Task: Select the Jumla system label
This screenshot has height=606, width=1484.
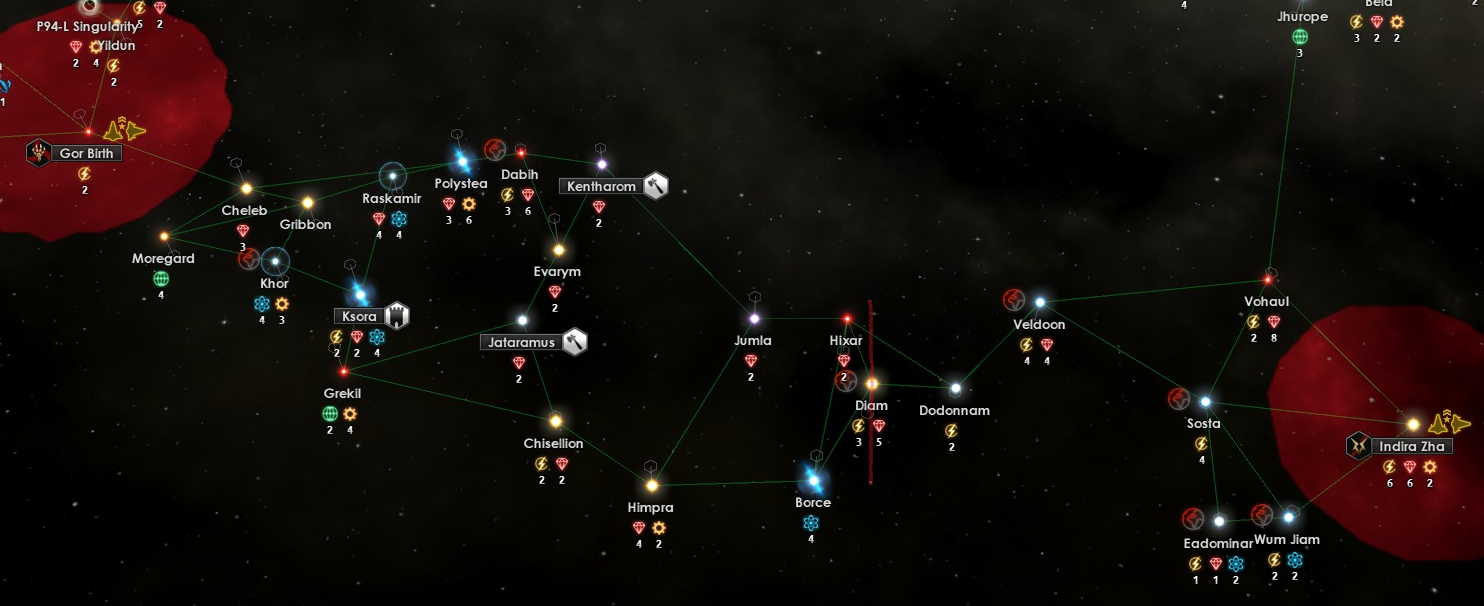Action: 753,340
